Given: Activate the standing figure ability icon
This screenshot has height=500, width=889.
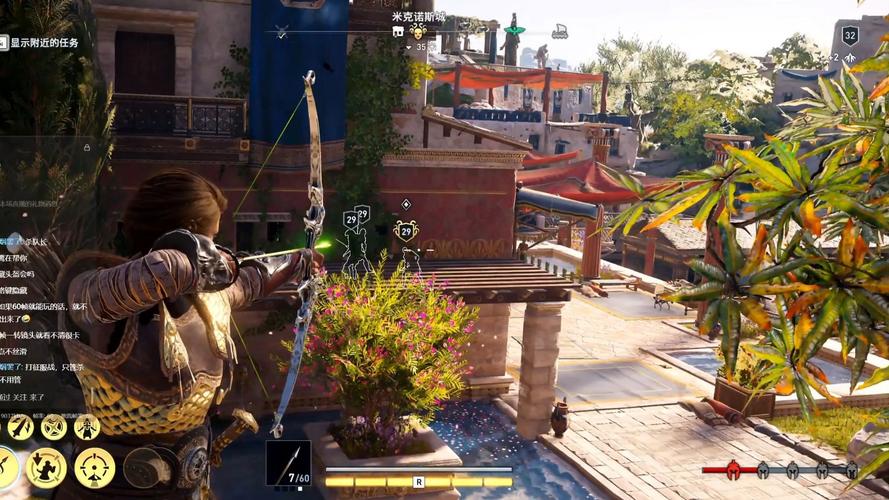Looking at the screenshot, I should tap(87, 428).
